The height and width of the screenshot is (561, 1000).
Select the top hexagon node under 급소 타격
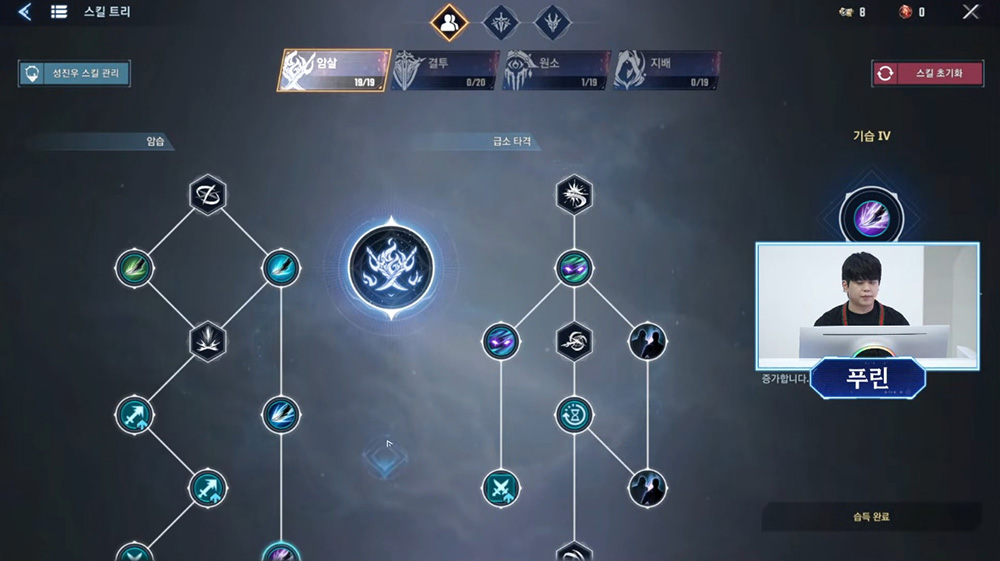point(574,195)
